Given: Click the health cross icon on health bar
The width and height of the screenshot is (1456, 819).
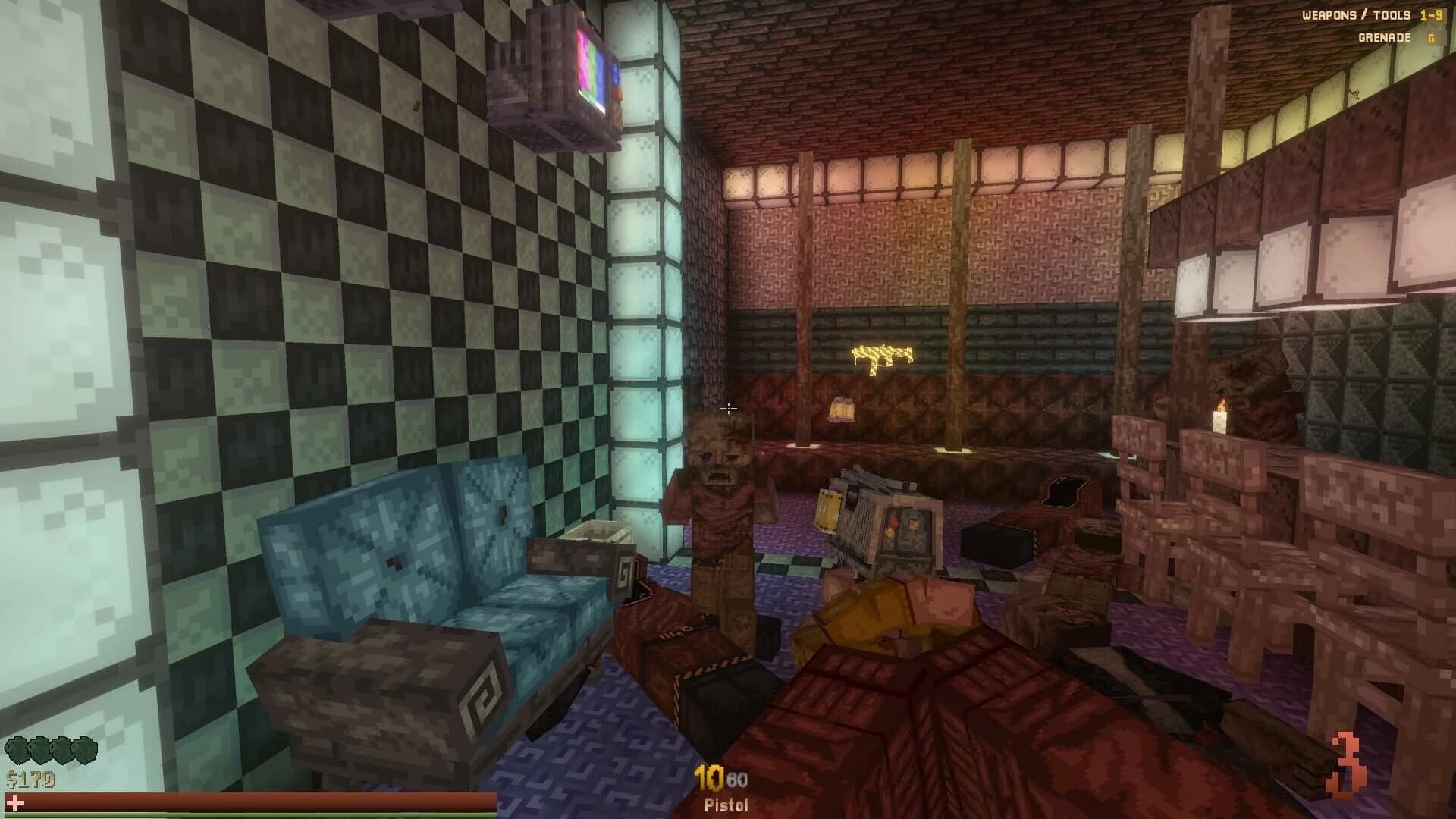Looking at the screenshot, I should 15,802.
